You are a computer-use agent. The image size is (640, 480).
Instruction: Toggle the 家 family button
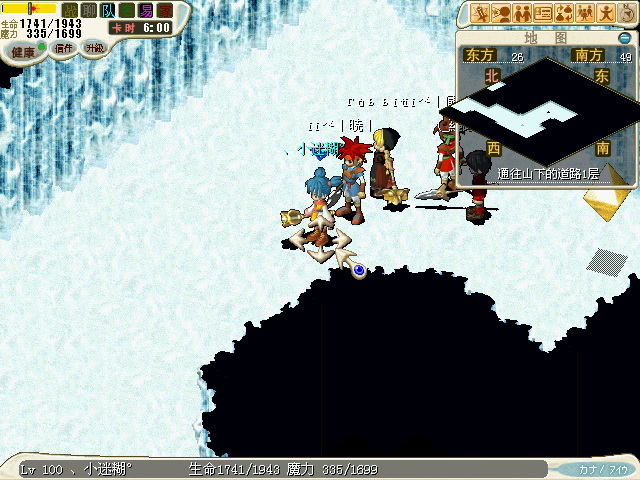165,10
